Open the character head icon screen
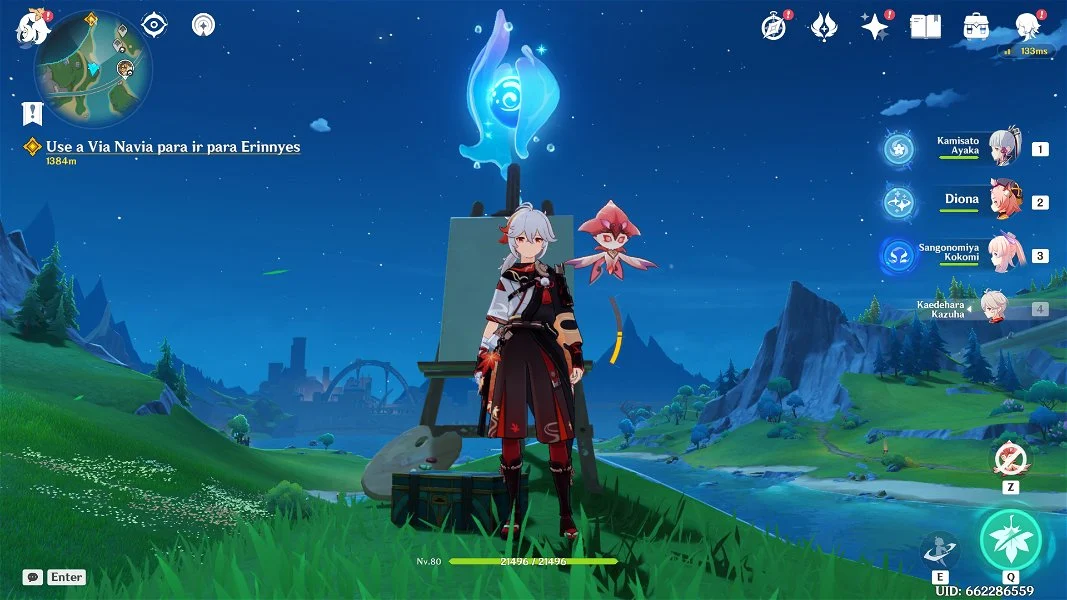Viewport: 1067px width, 600px height. (1027, 27)
